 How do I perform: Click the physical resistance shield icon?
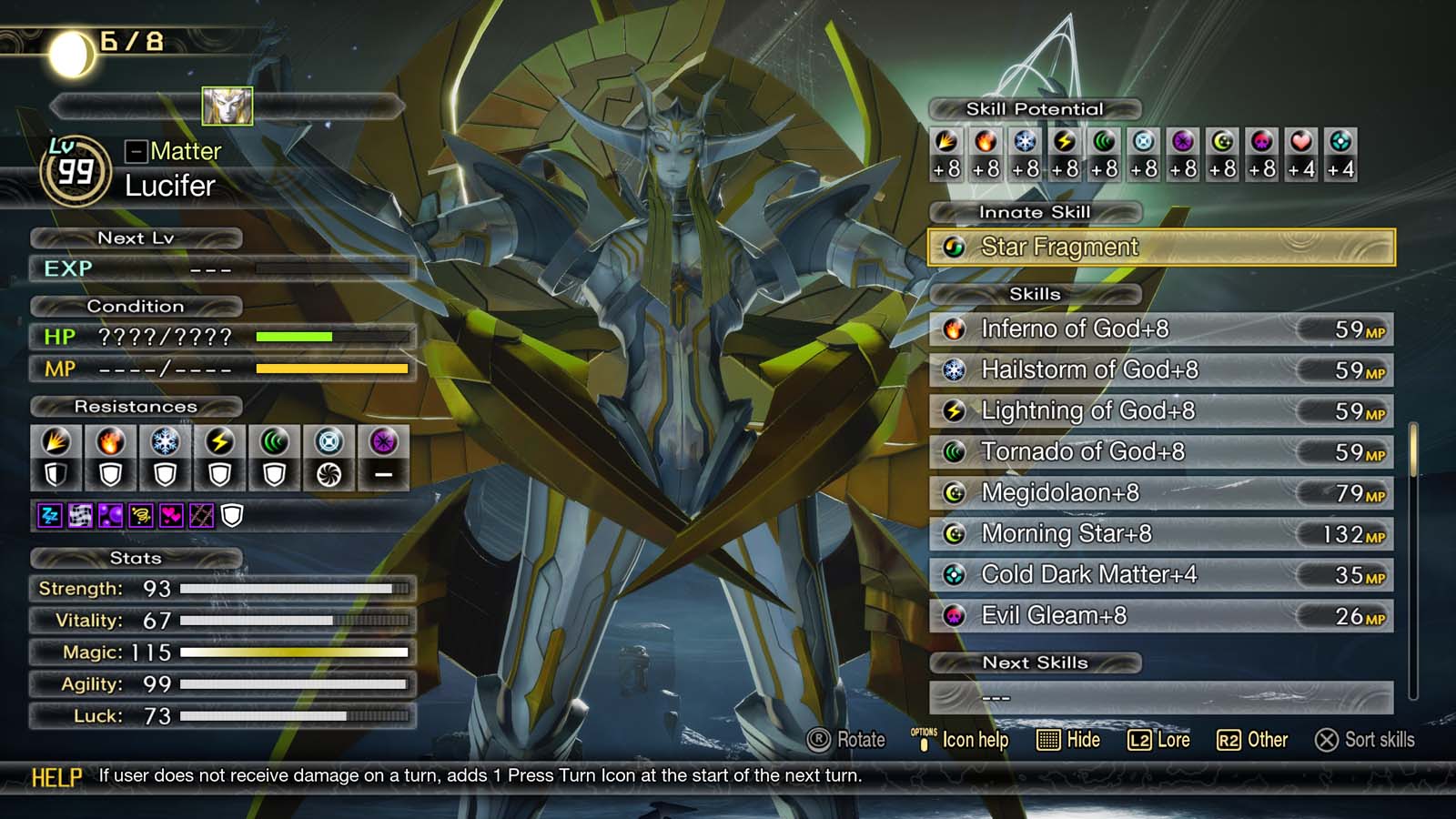56,474
